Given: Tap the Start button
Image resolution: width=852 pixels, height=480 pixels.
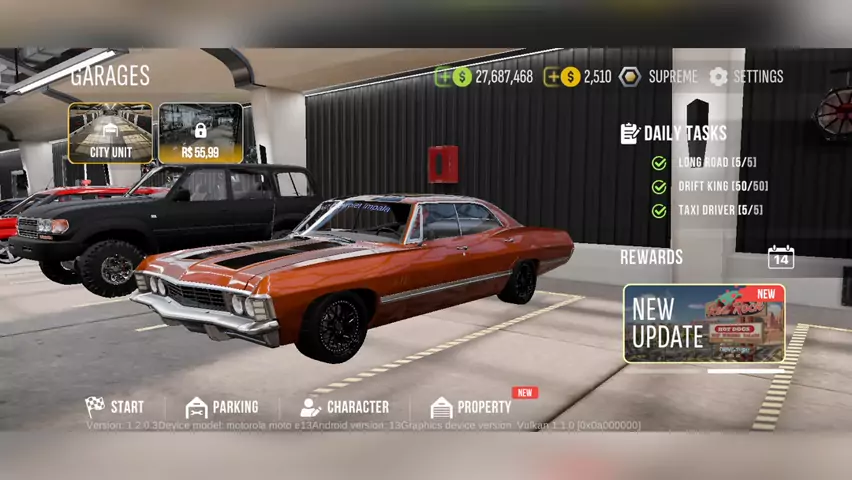Looking at the screenshot, I should [115, 407].
